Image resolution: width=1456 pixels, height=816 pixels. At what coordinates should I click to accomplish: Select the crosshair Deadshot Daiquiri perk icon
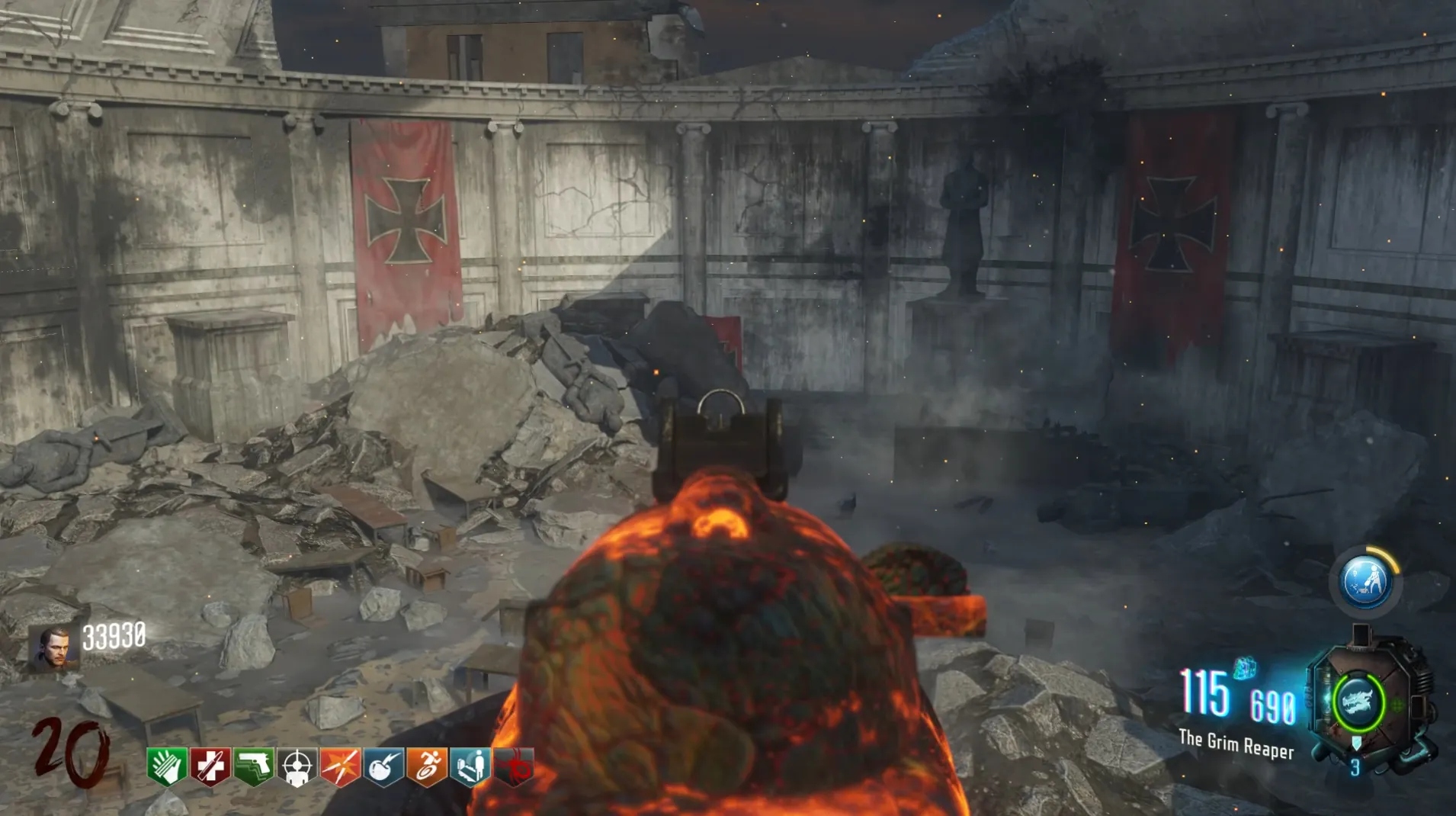tap(297, 766)
